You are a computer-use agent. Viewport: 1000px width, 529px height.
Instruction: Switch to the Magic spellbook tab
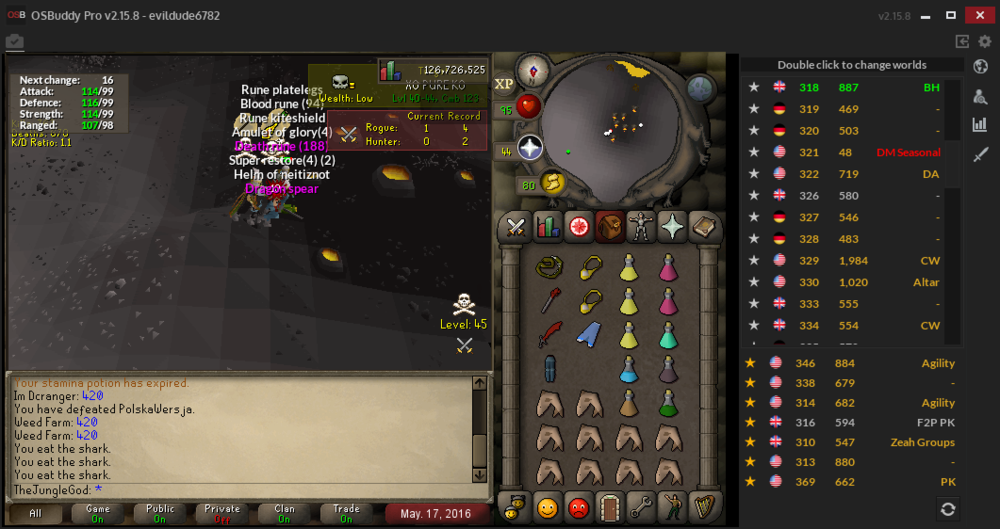[x=705, y=227]
